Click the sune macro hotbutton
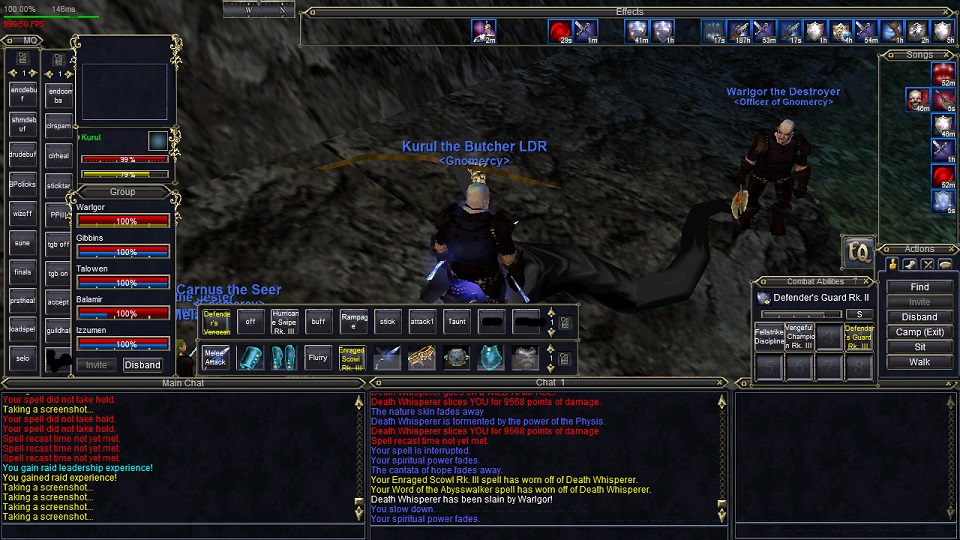The width and height of the screenshot is (960, 540). tap(22, 242)
